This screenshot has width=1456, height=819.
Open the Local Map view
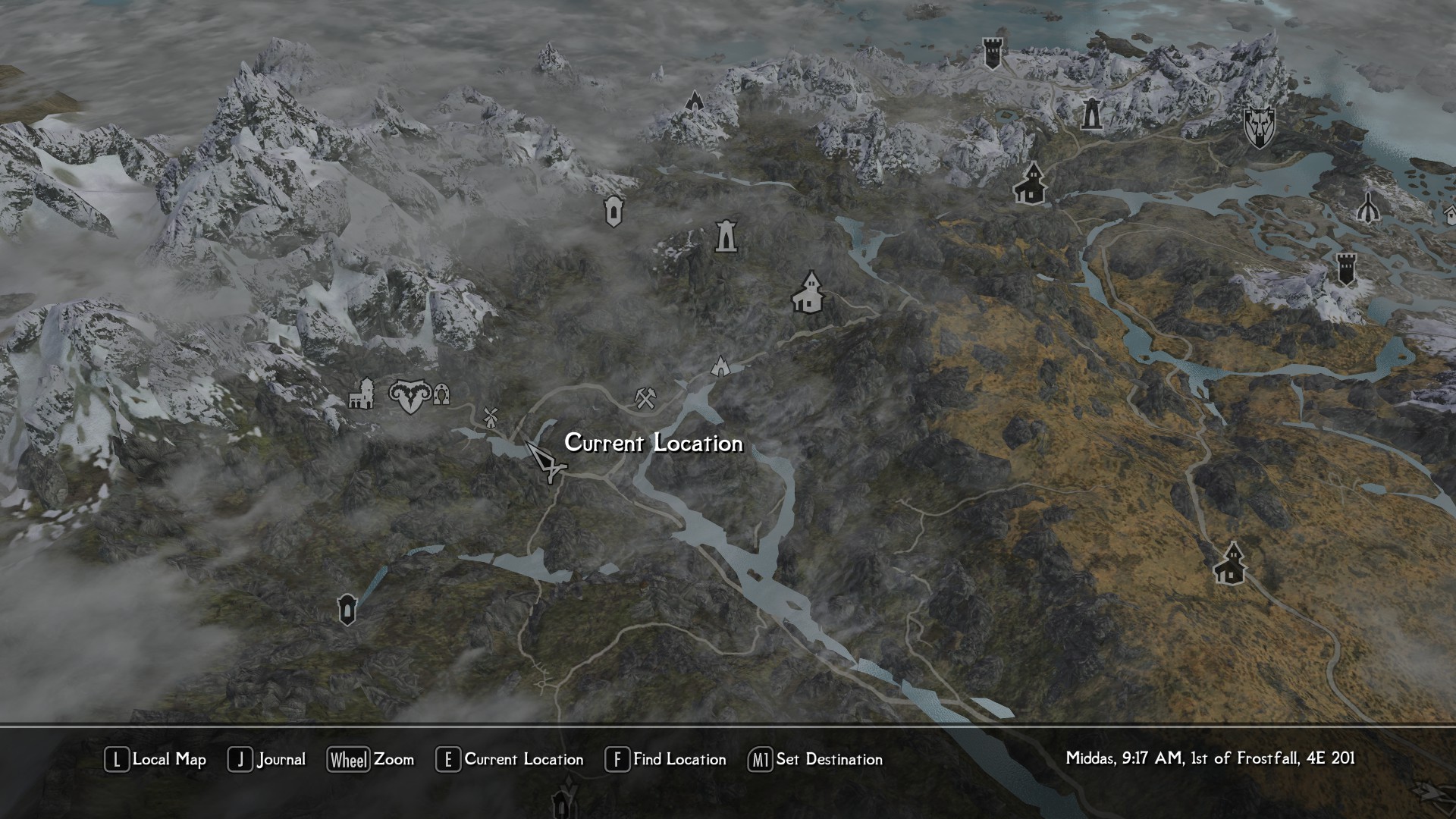point(155,759)
